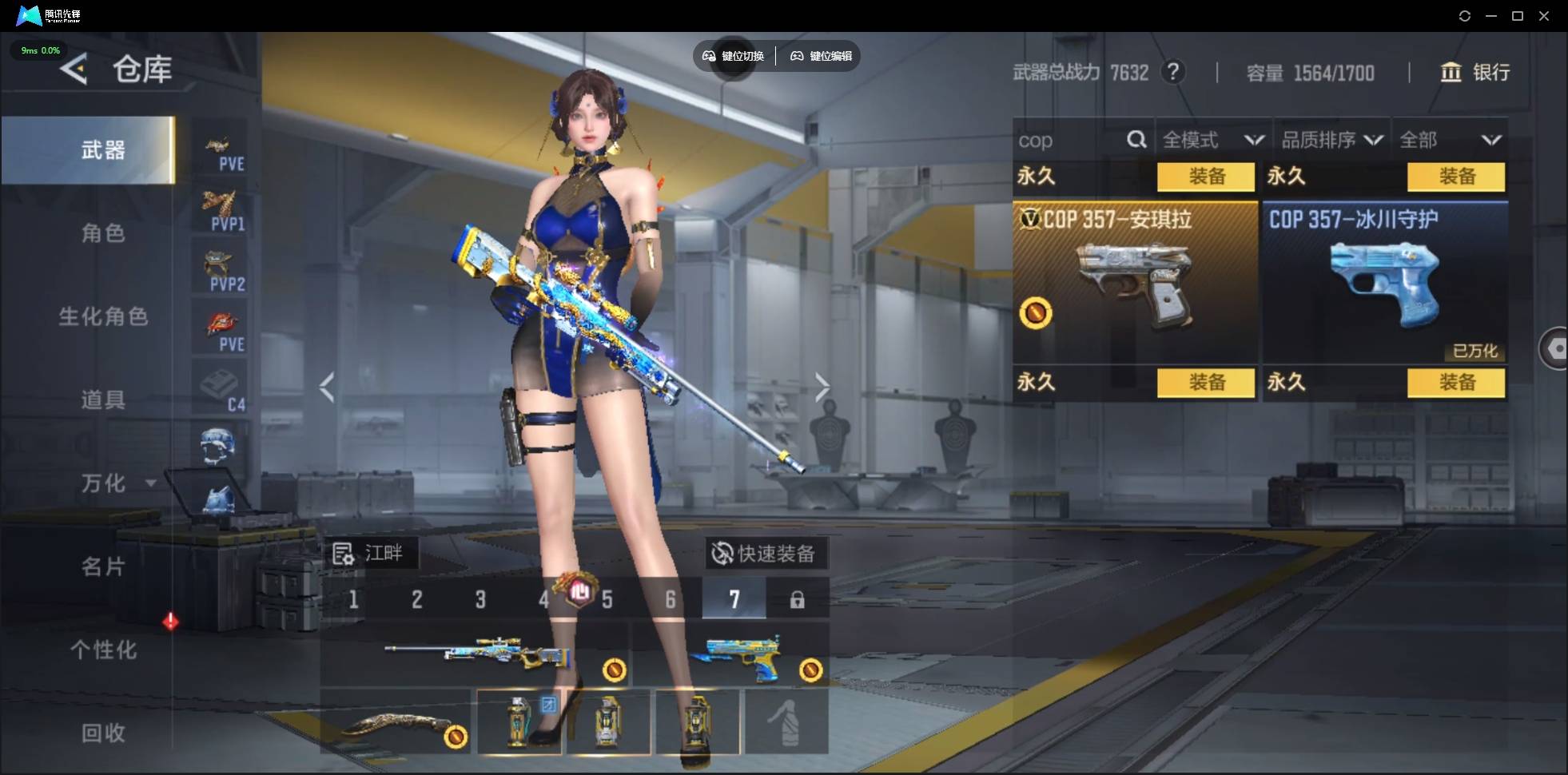
Task: Select the 道具 tab
Action: pyautogui.click(x=103, y=399)
